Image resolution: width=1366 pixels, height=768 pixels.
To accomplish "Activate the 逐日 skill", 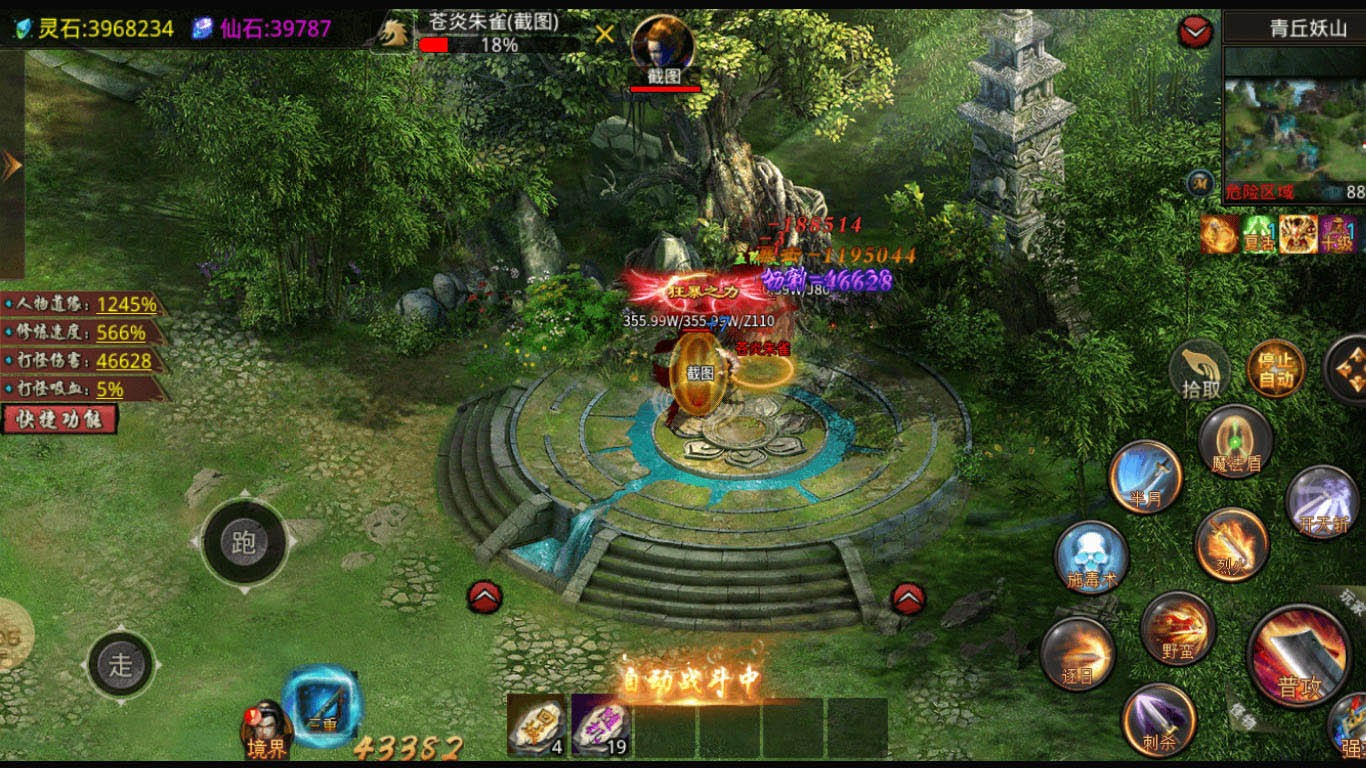I will [1078, 654].
